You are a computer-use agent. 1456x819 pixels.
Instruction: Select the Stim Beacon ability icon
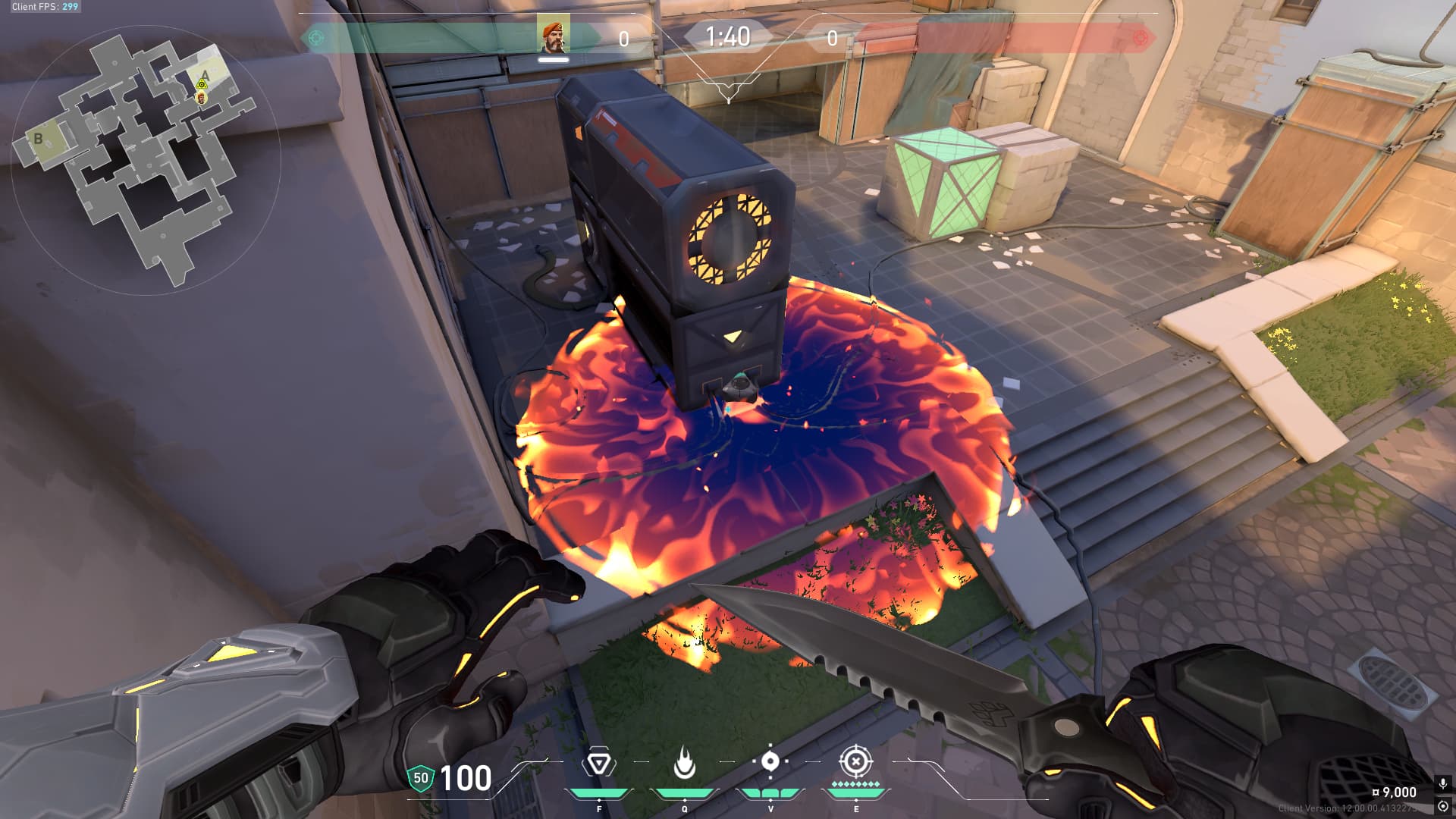(x=598, y=763)
